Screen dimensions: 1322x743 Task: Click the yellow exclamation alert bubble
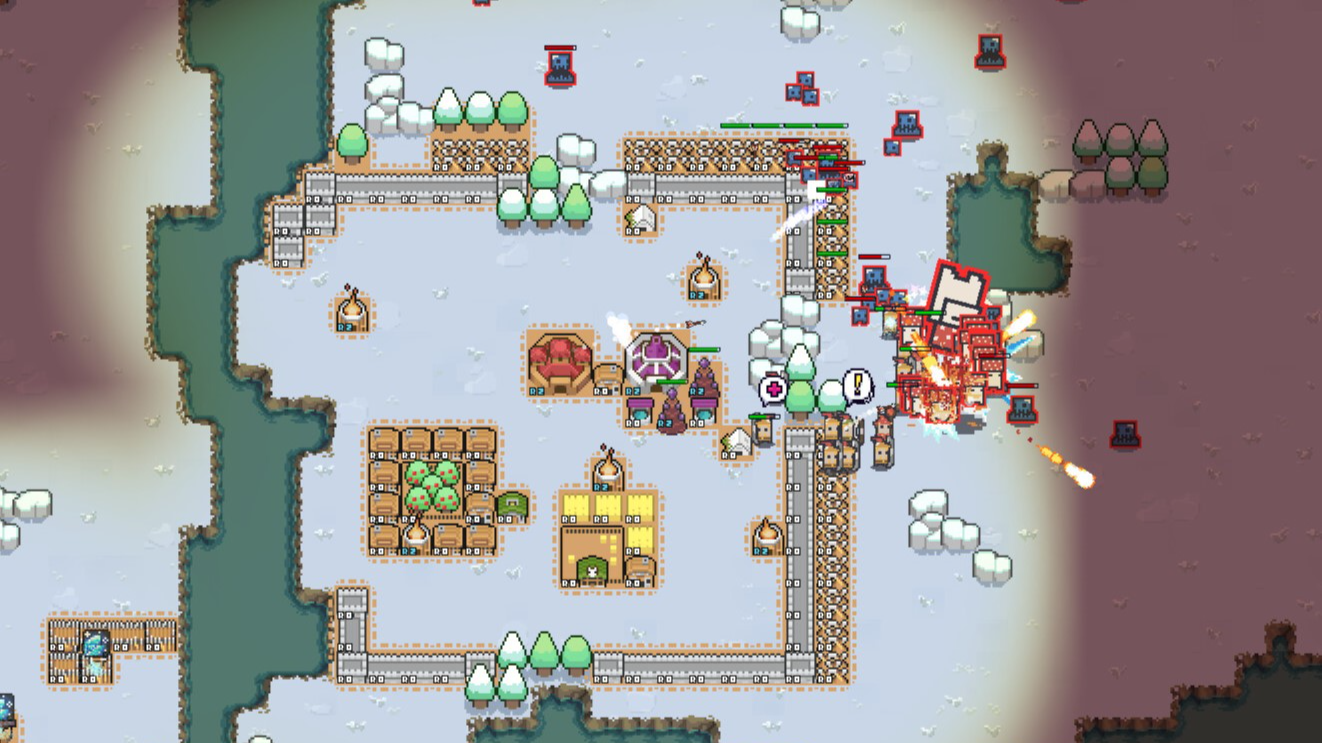coord(857,385)
